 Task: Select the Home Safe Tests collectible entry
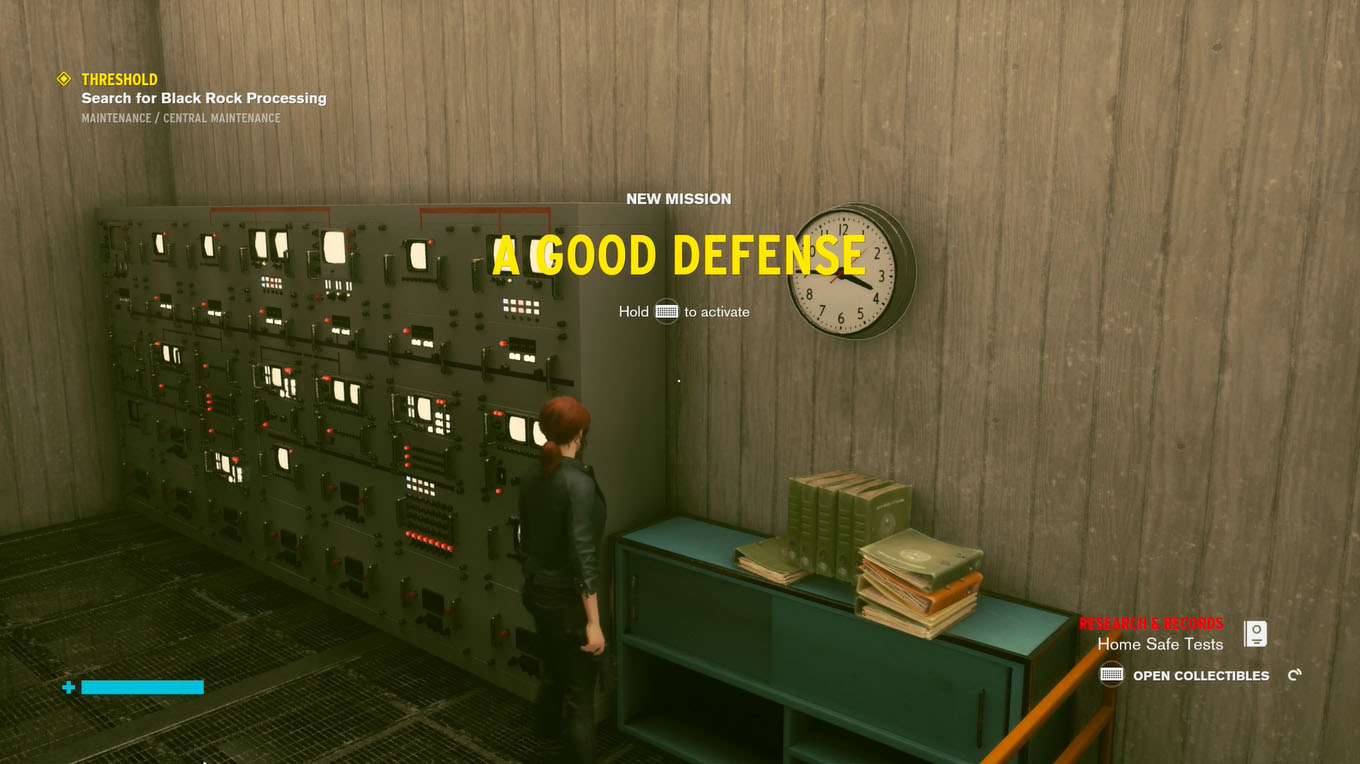coord(1159,644)
